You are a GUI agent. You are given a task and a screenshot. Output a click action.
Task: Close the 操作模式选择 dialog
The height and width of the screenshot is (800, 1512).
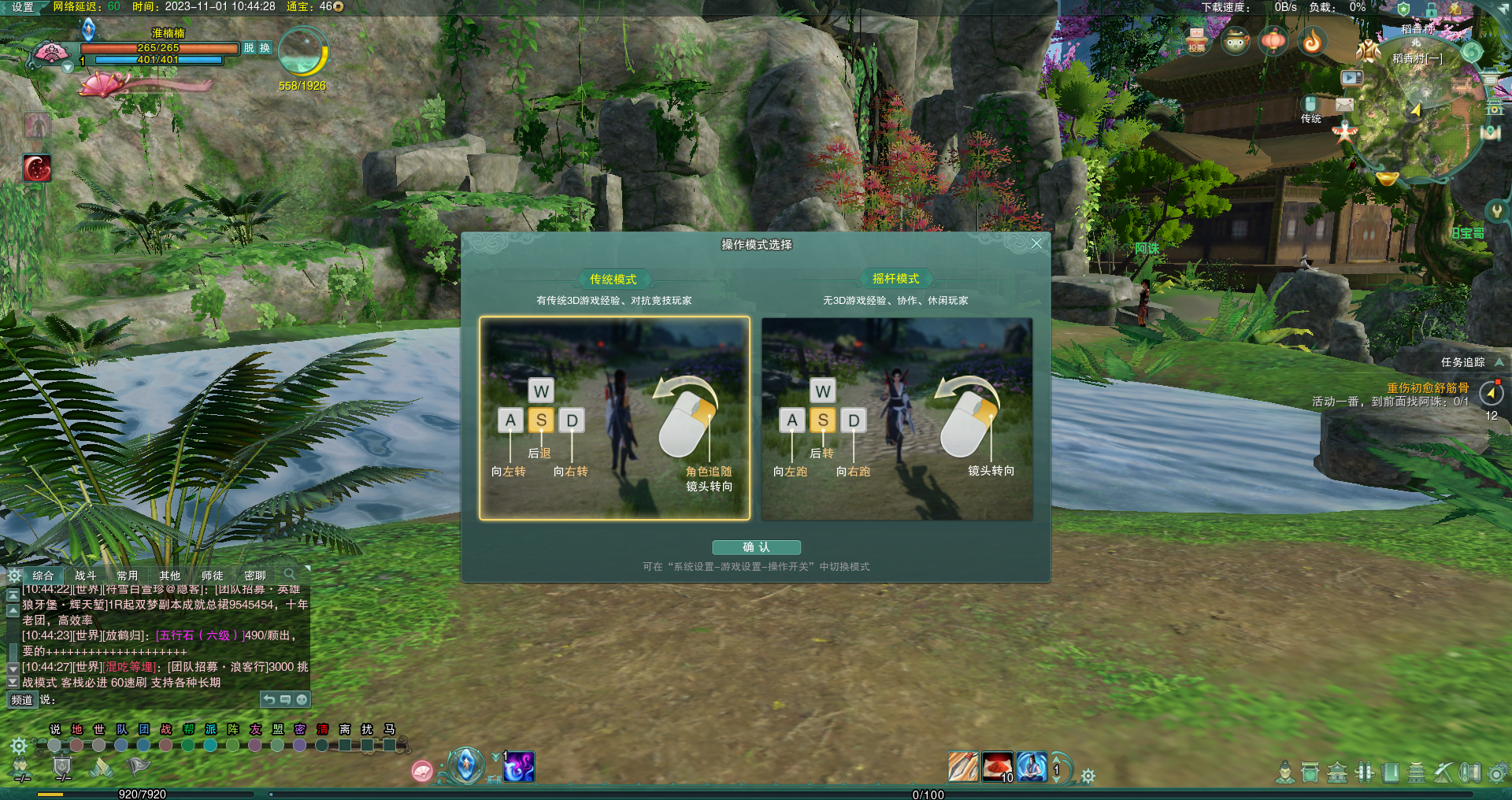[x=1036, y=244]
